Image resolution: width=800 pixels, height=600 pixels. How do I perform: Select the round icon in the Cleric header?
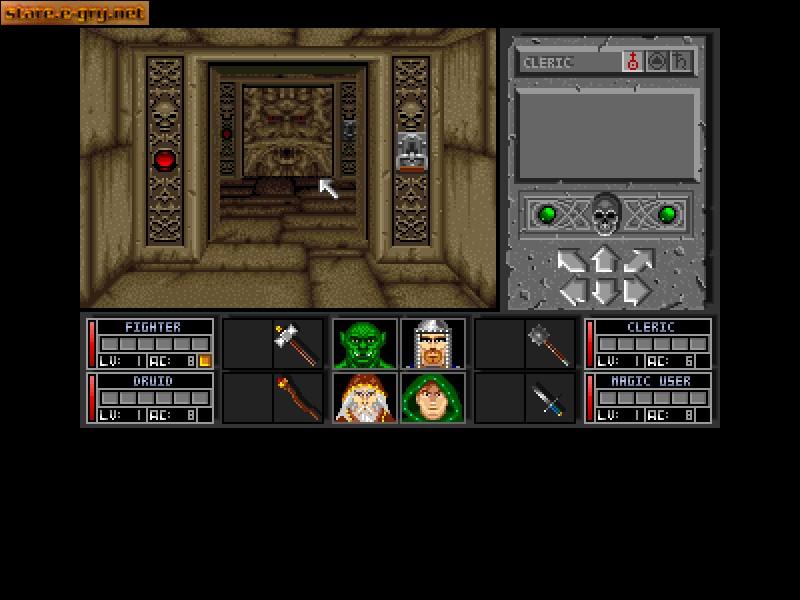pos(657,62)
